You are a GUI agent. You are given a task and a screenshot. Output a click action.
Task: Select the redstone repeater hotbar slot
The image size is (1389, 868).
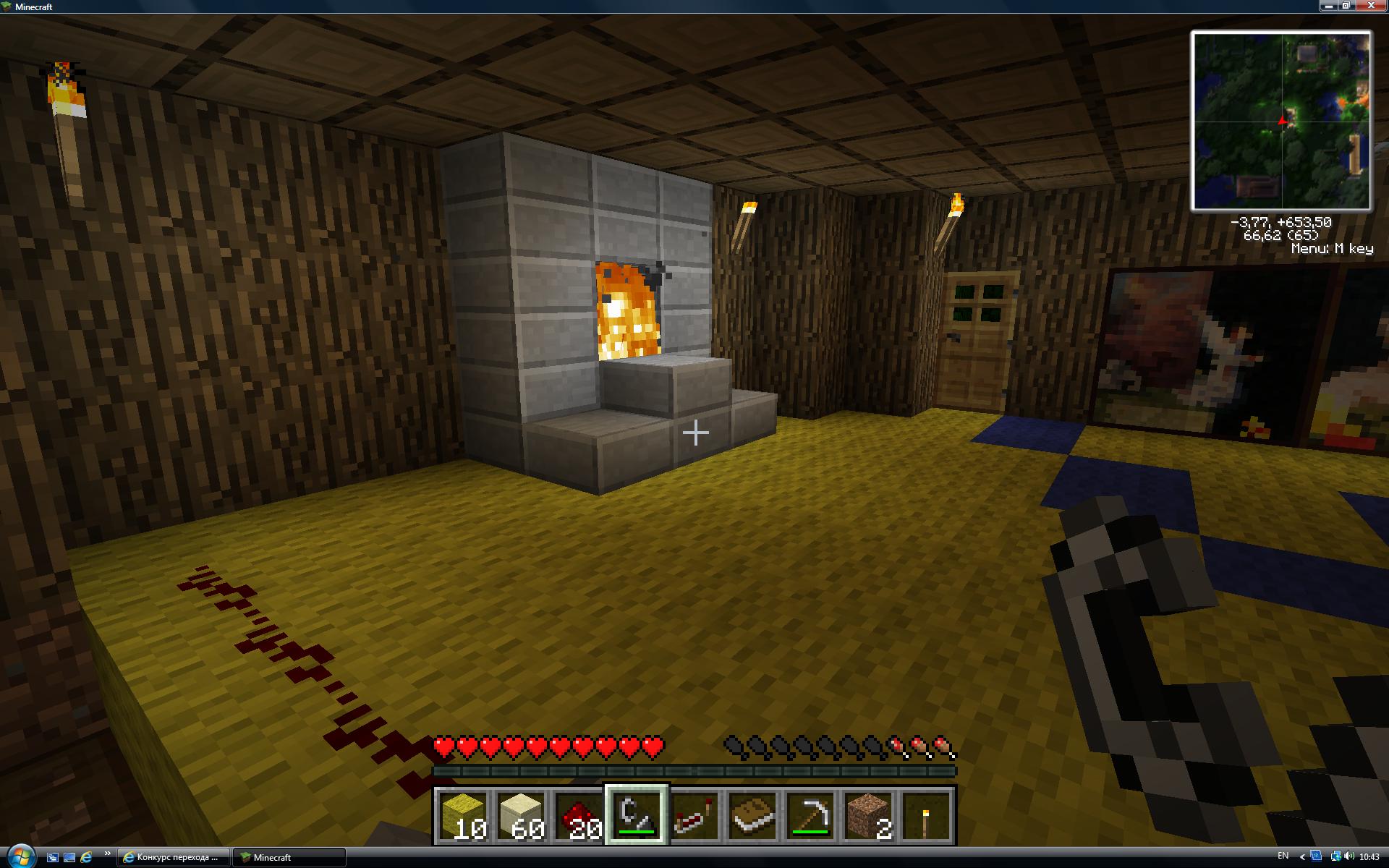point(694,815)
